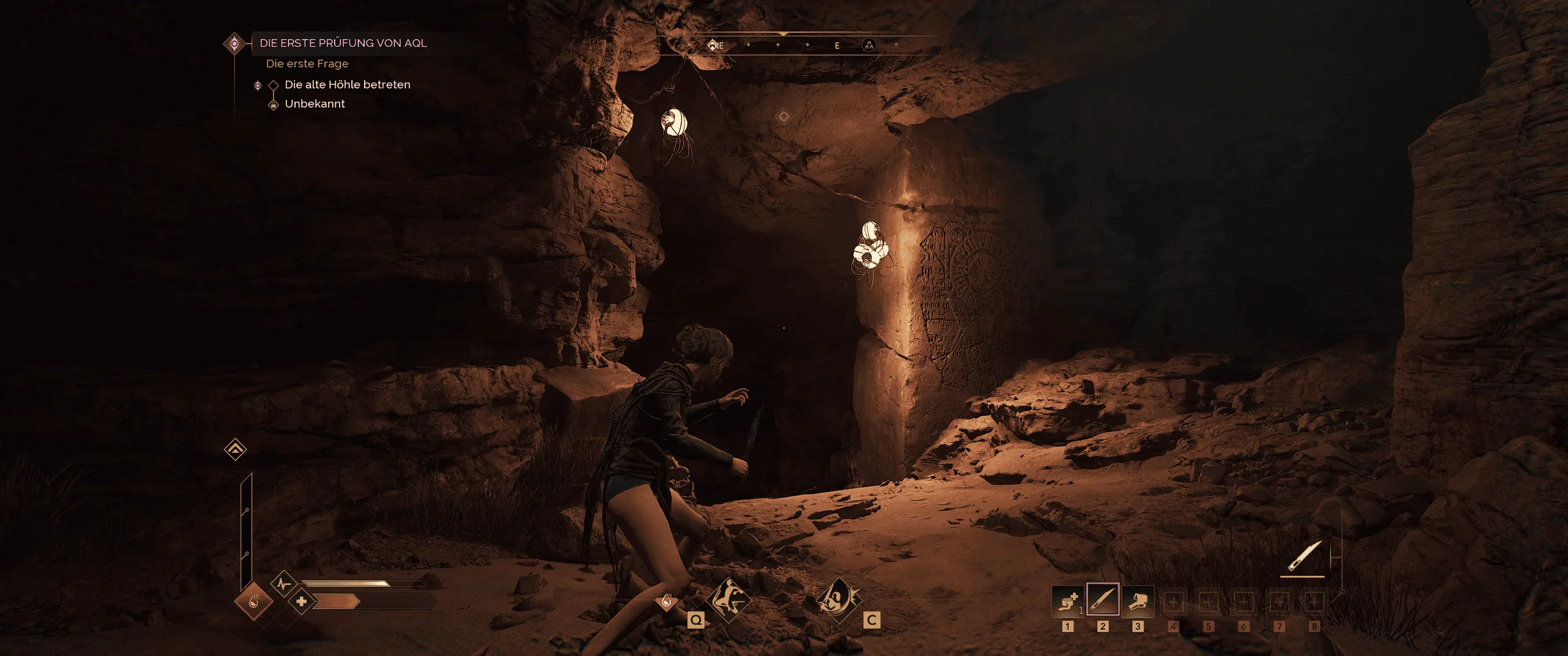Select objective 'Die alte Höhle betreten'
This screenshot has width=1568, height=656.
click(347, 85)
